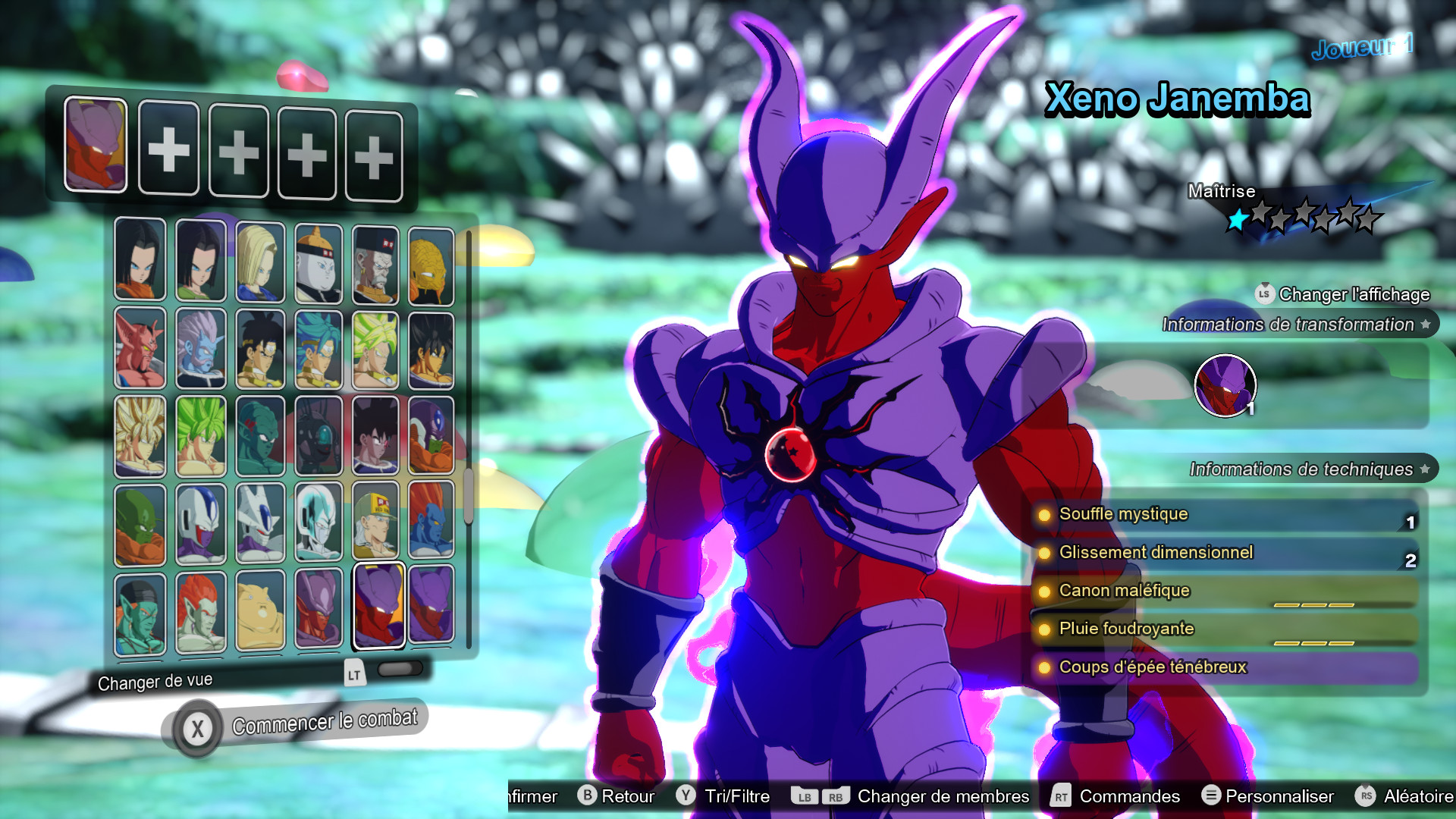Select the Dabura portrait in the roster
This screenshot has width=1456, height=819.
point(140,348)
